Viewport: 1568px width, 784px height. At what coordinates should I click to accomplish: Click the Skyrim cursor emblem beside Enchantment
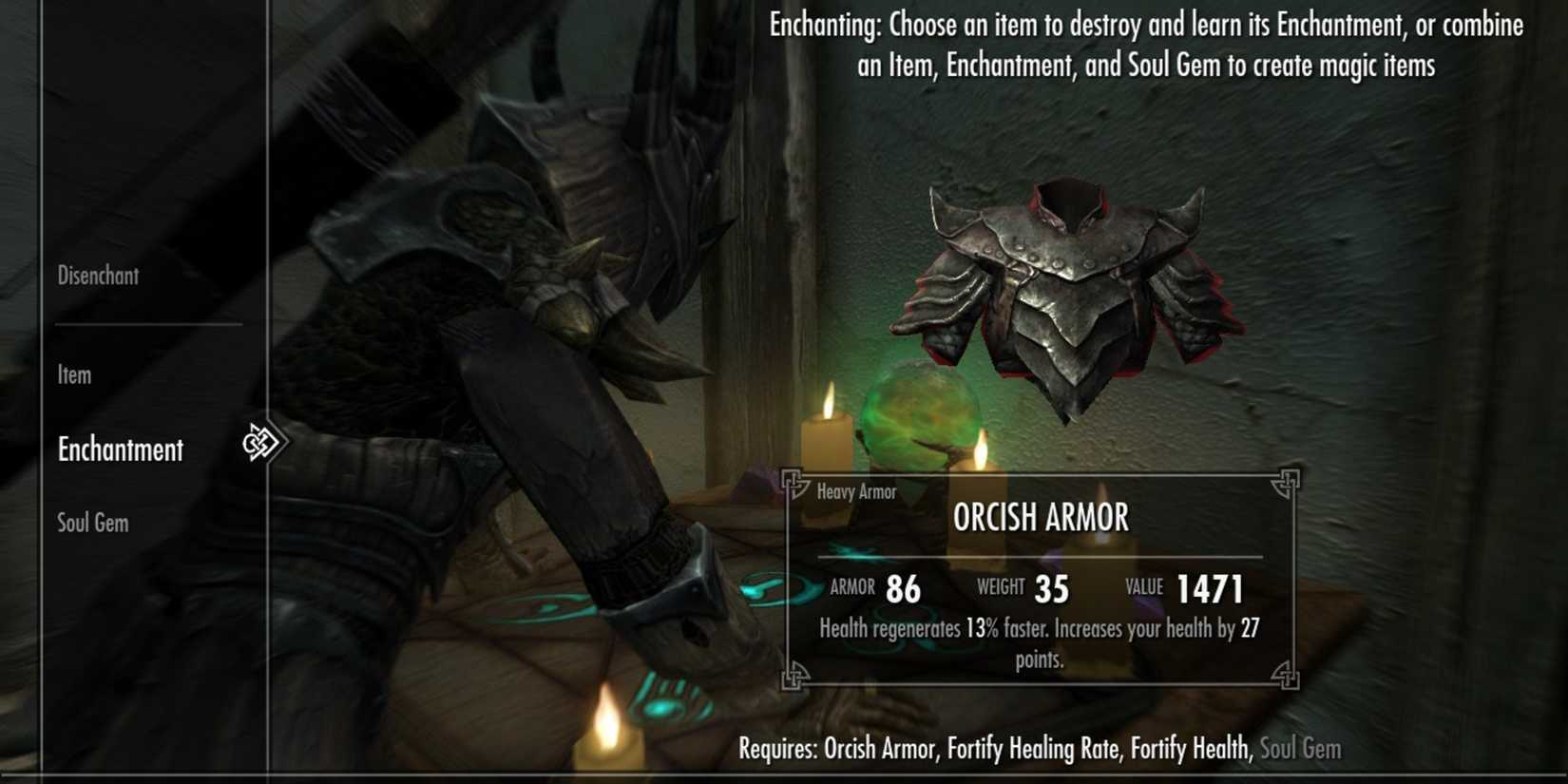[x=261, y=440]
